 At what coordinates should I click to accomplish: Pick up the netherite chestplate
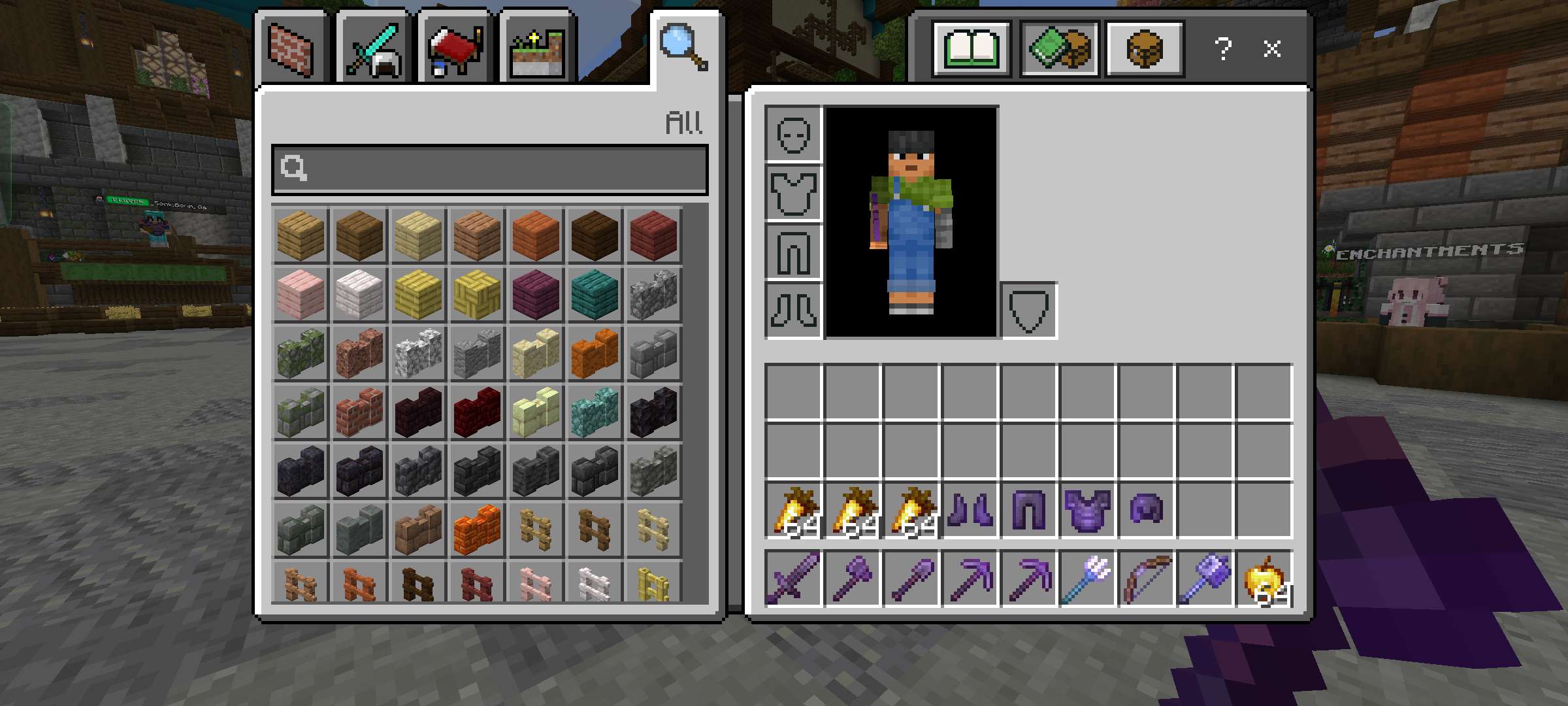pos(1087,511)
